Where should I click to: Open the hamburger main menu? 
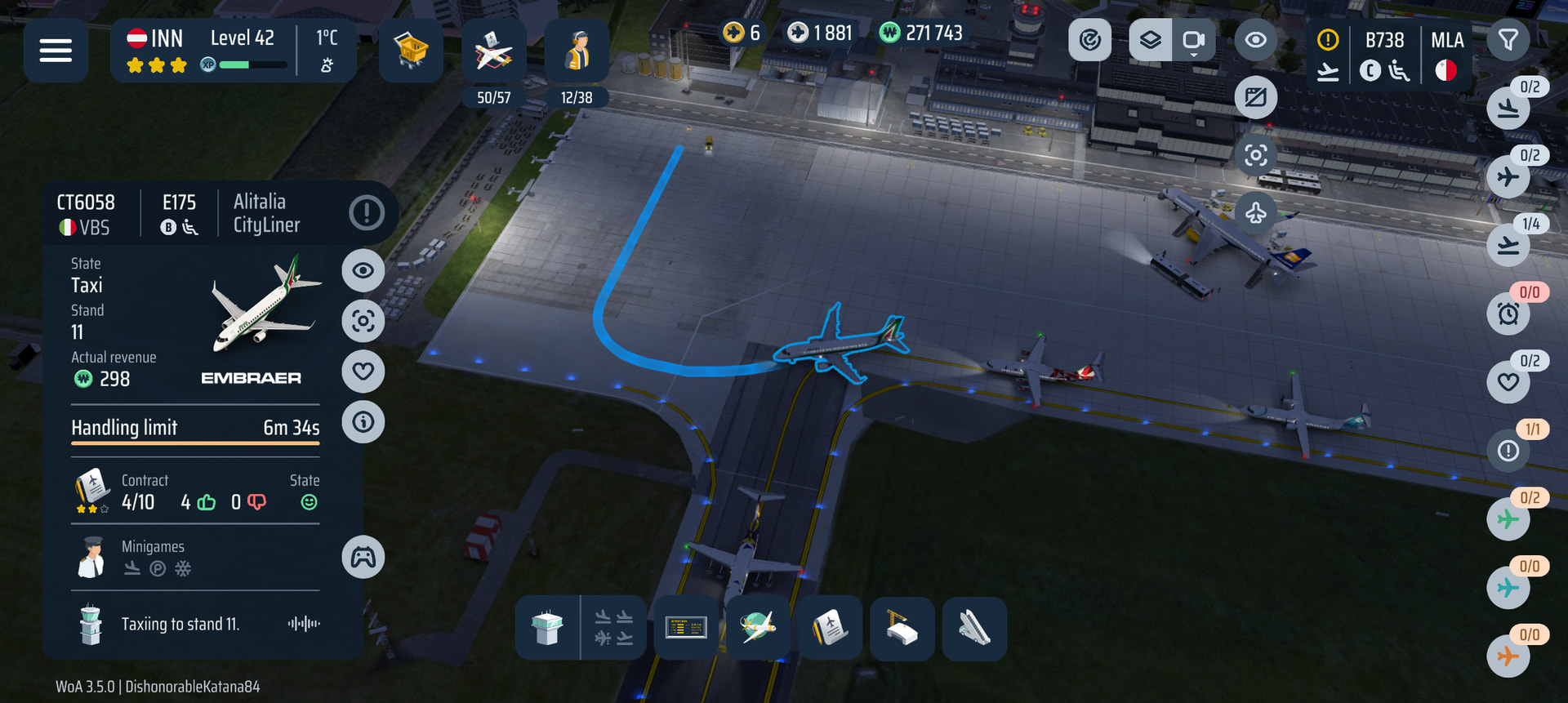[56, 51]
